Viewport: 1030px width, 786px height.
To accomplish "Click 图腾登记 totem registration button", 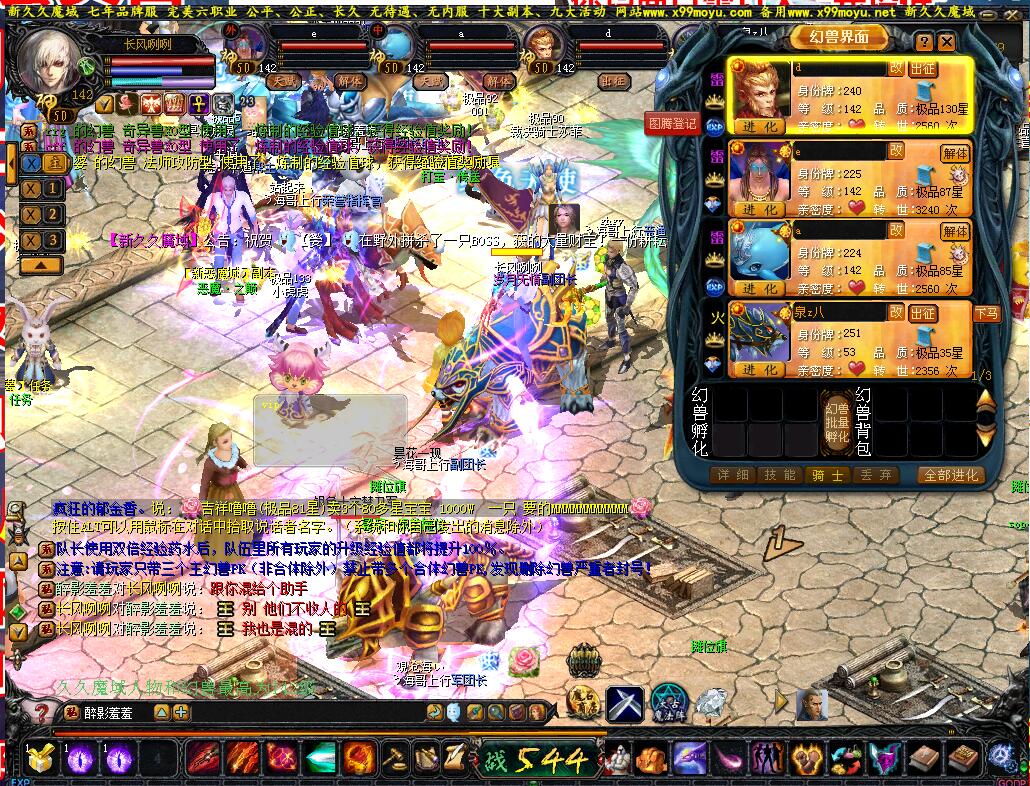I will [672, 124].
